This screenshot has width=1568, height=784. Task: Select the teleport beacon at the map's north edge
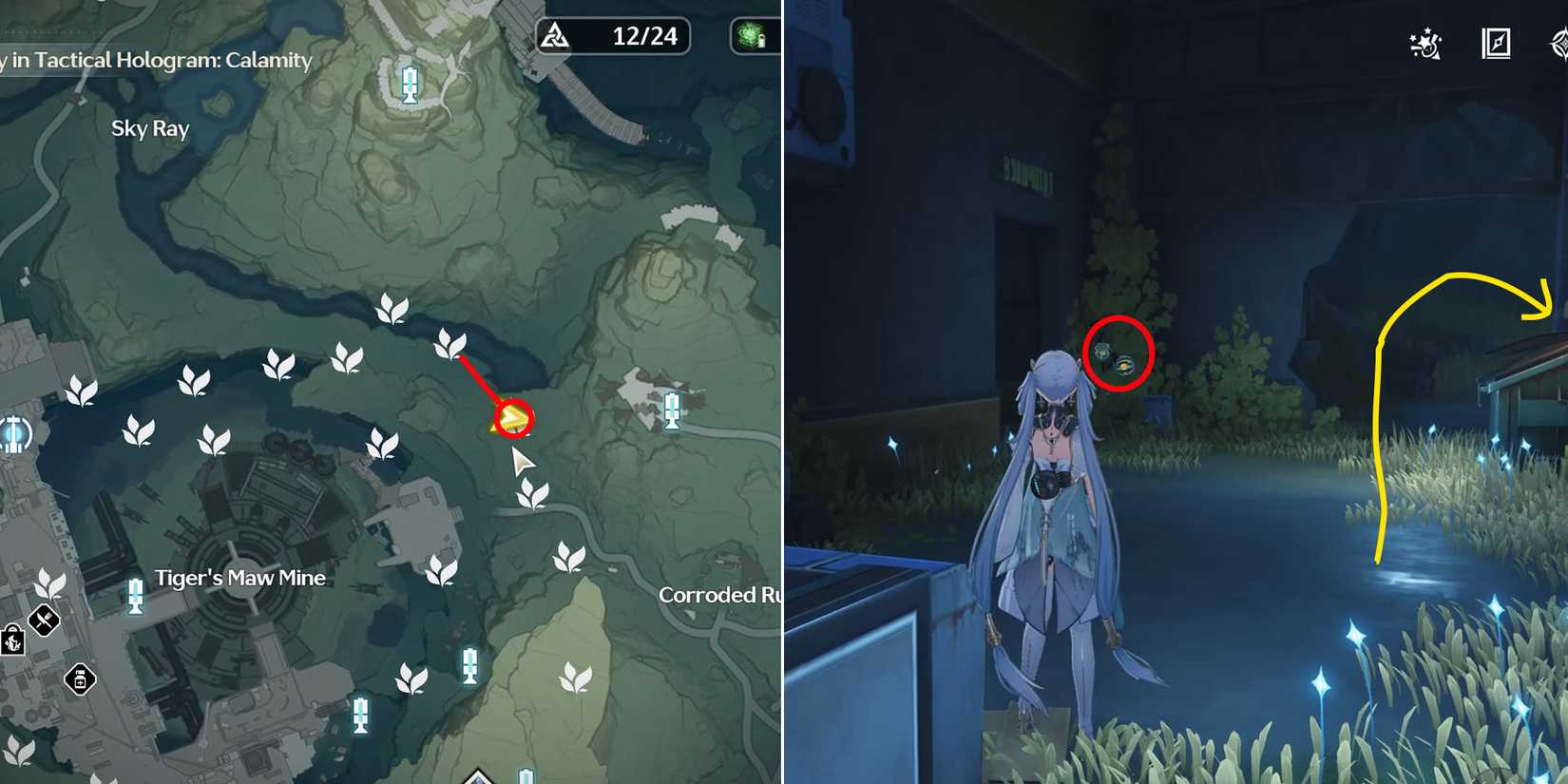[409, 86]
